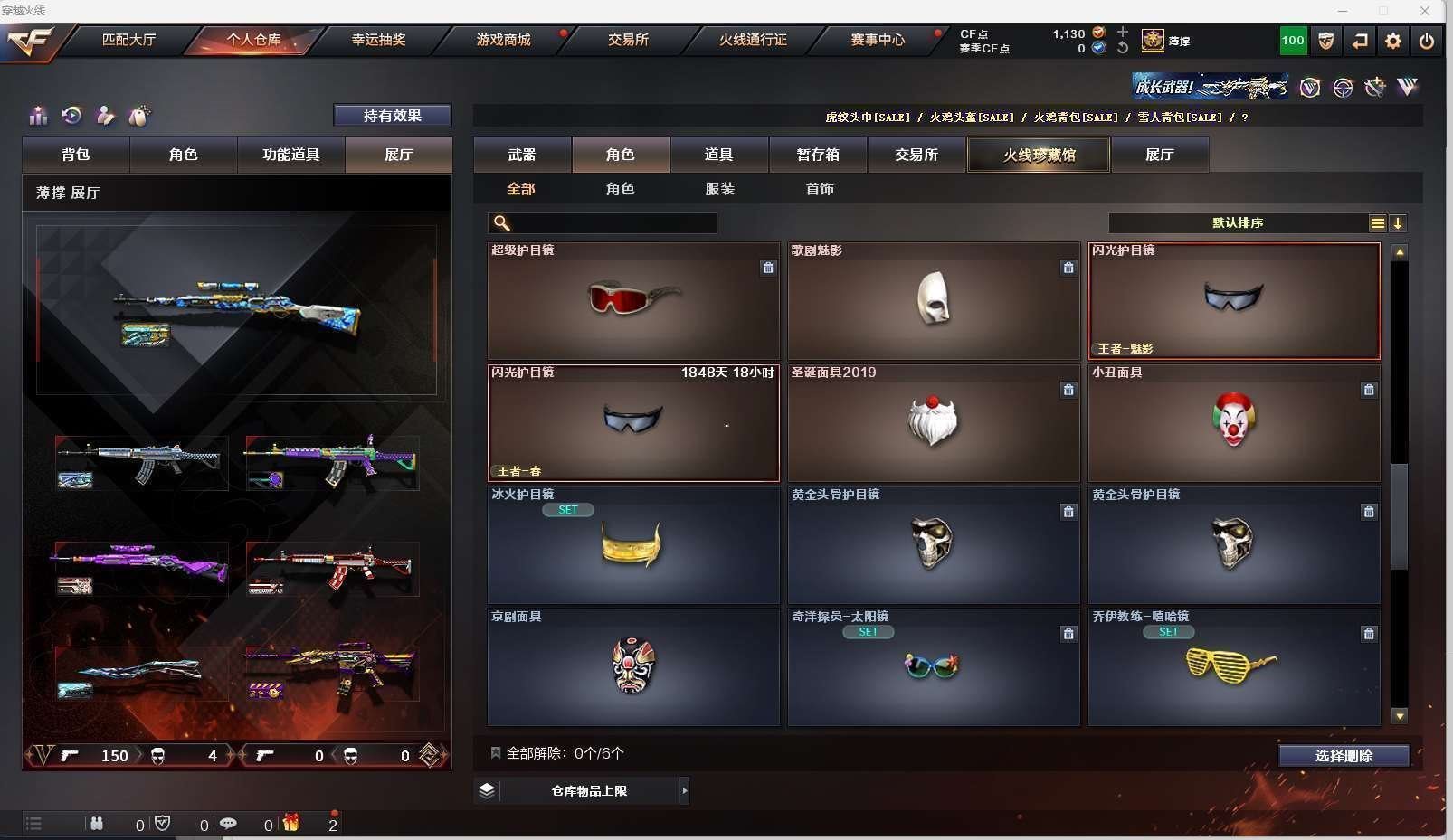Click the 选择删除 button
Viewport: 1453px width, 840px height.
pos(1344,756)
